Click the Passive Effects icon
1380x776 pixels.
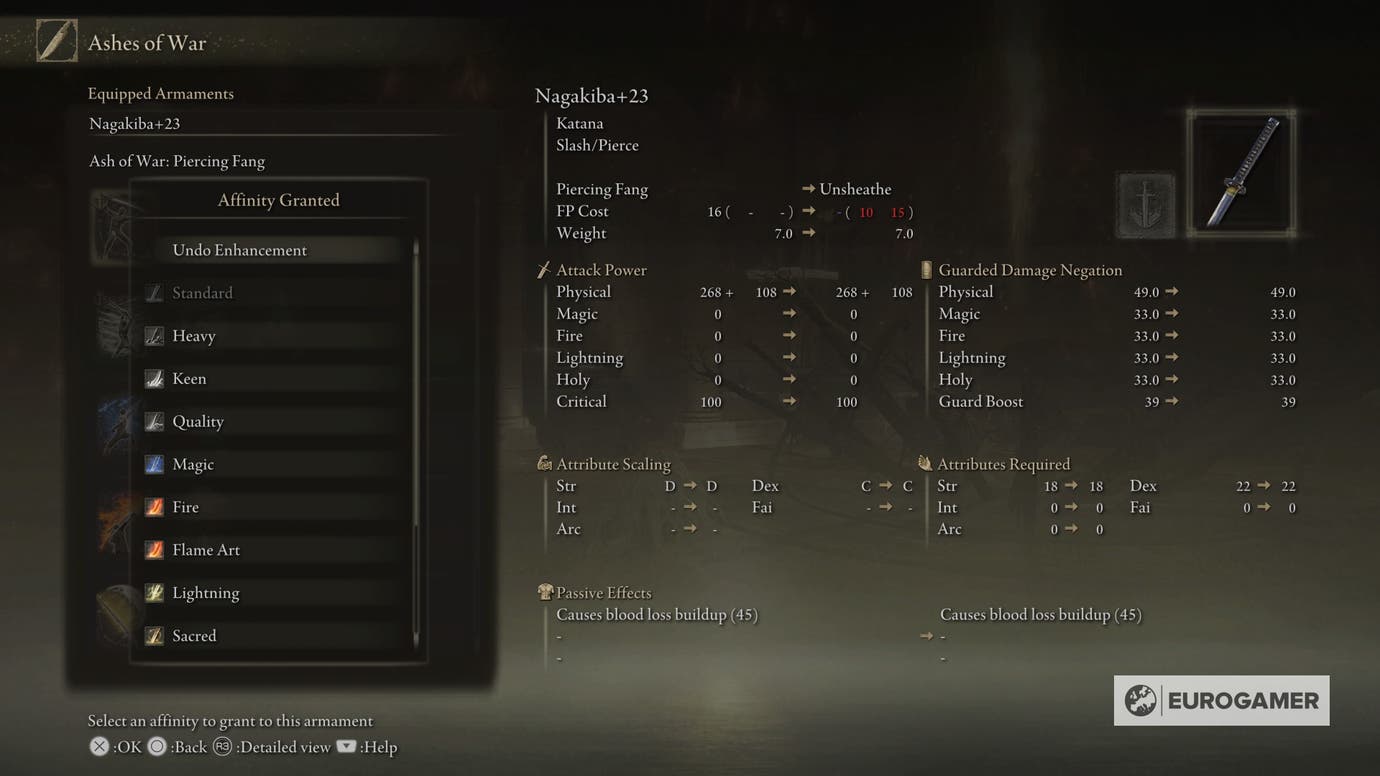[545, 591]
